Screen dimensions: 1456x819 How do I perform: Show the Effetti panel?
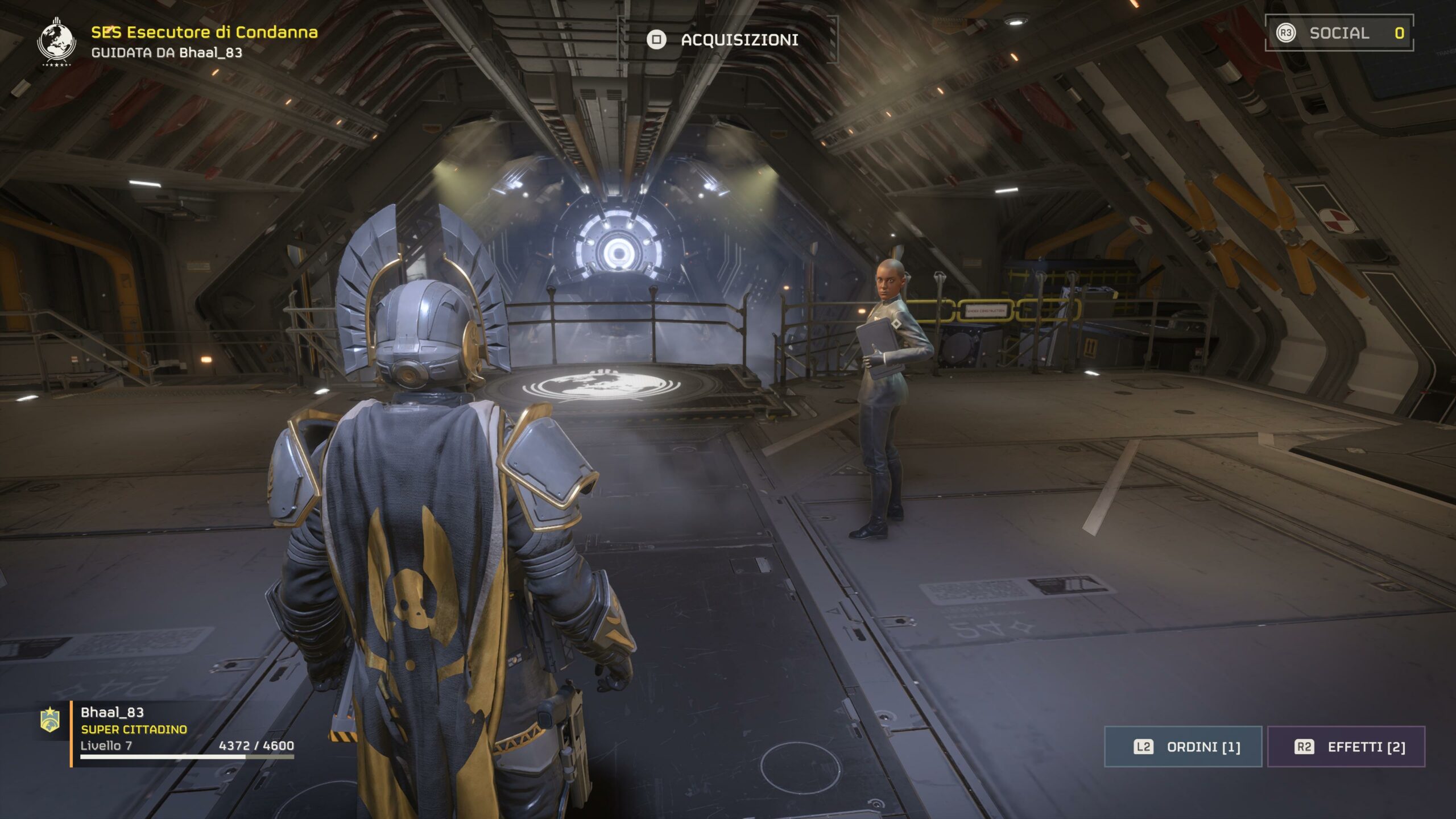tap(1346, 747)
